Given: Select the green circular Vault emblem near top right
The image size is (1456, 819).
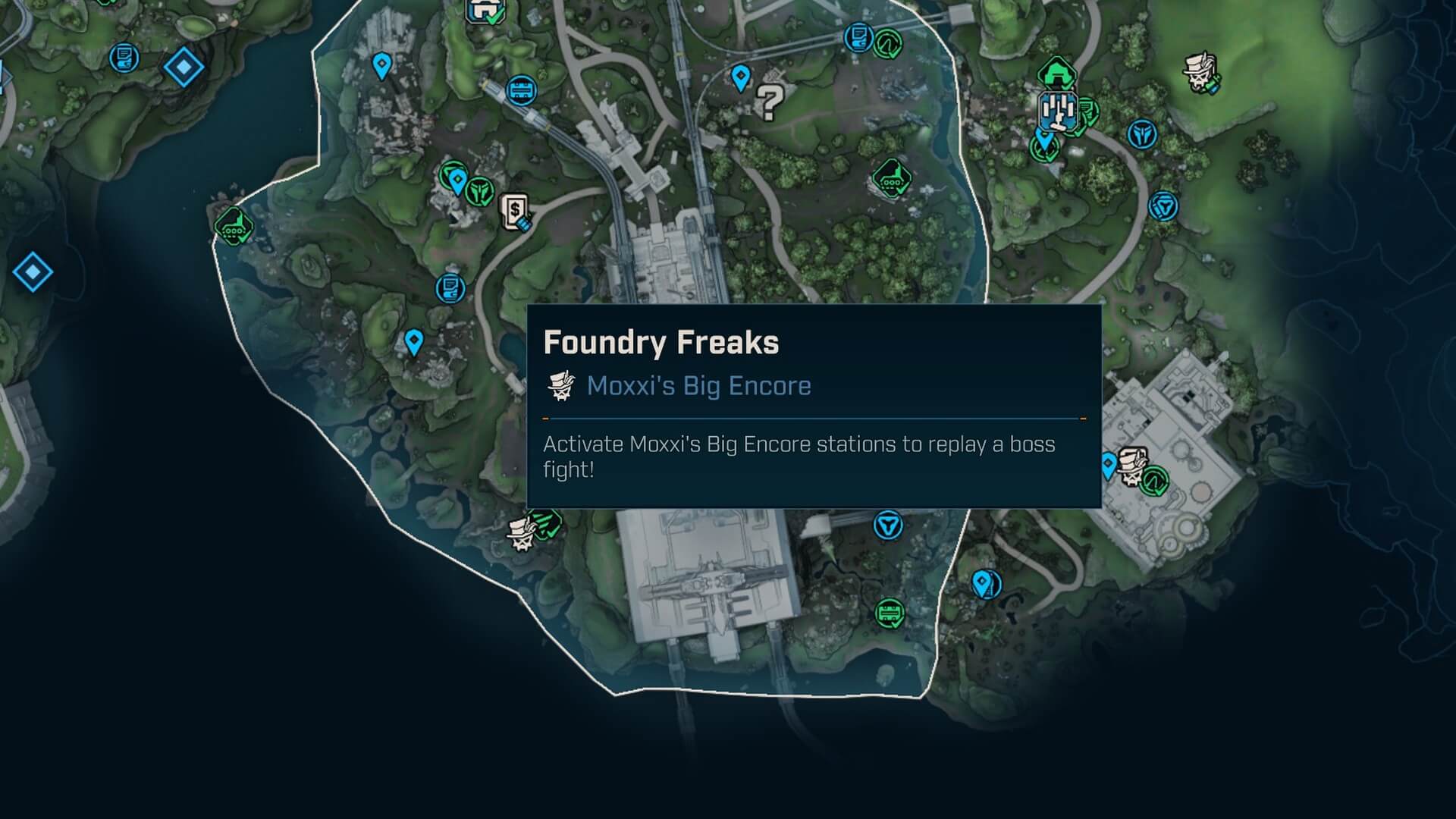Looking at the screenshot, I should point(887,42).
